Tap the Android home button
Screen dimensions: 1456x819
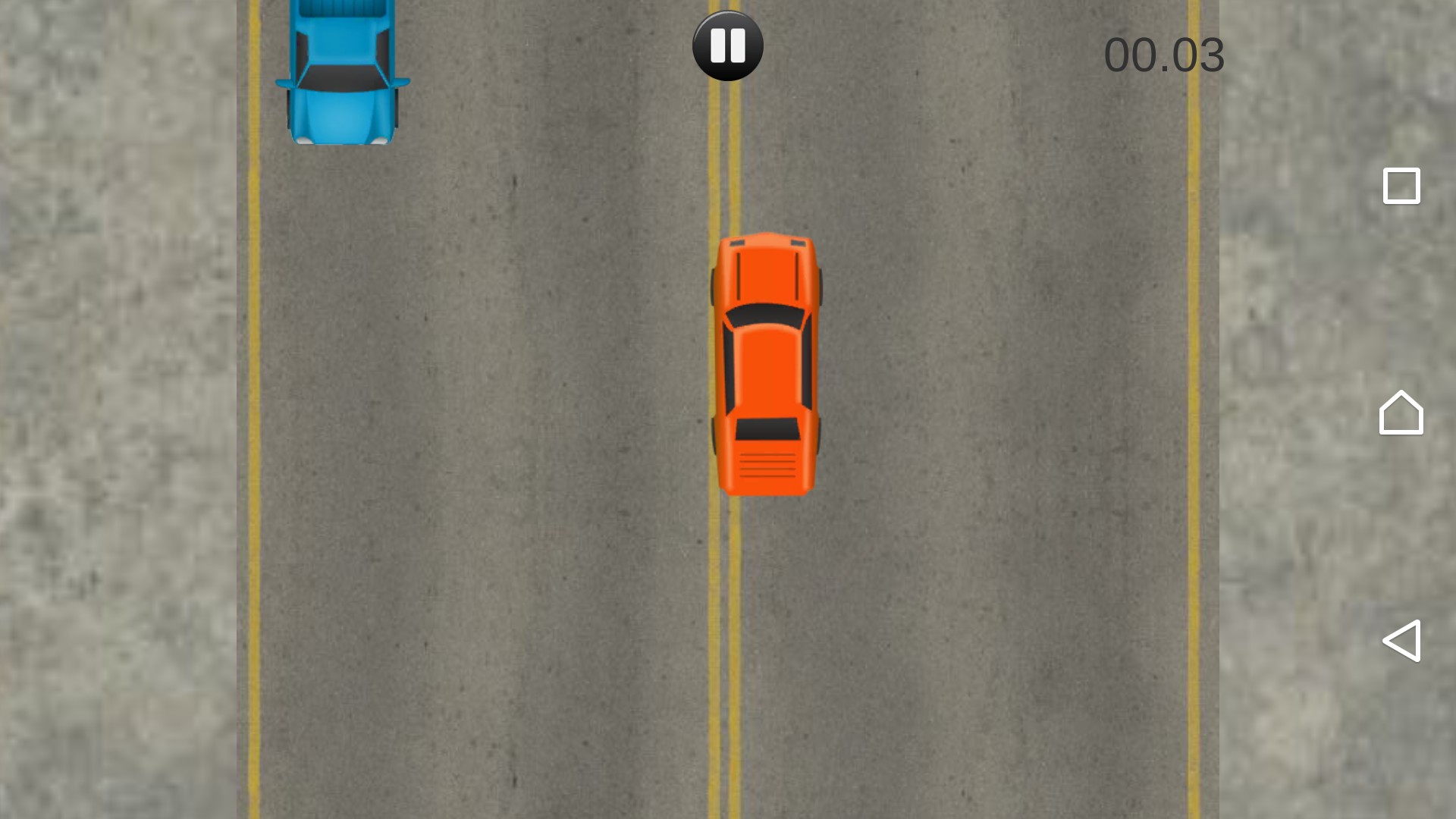[1401, 413]
